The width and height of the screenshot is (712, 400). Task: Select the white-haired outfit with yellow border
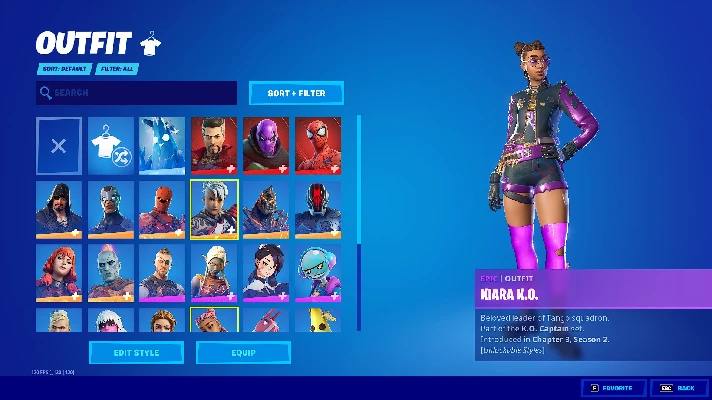(215, 208)
